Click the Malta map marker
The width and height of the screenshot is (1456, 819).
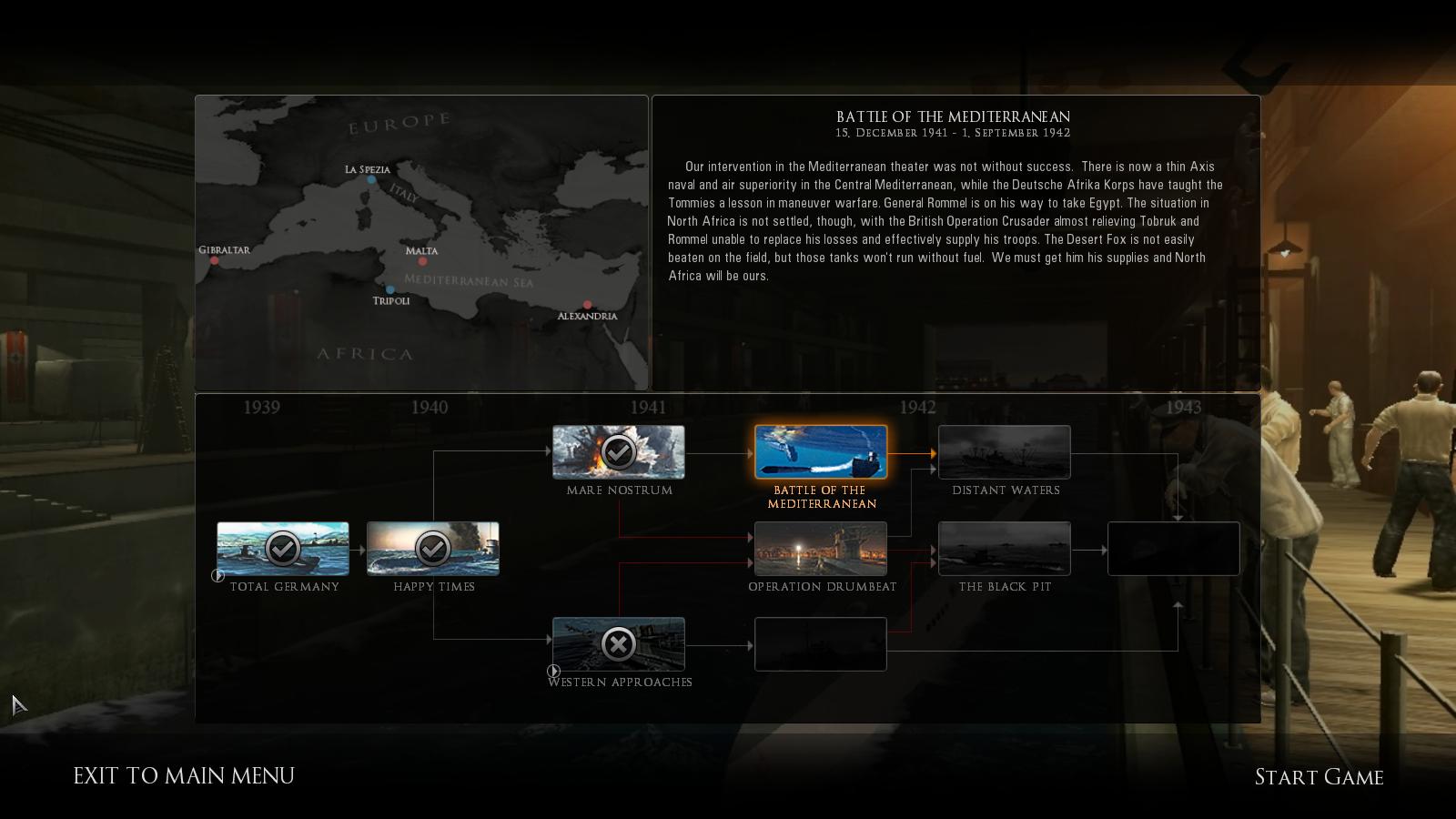[422, 262]
